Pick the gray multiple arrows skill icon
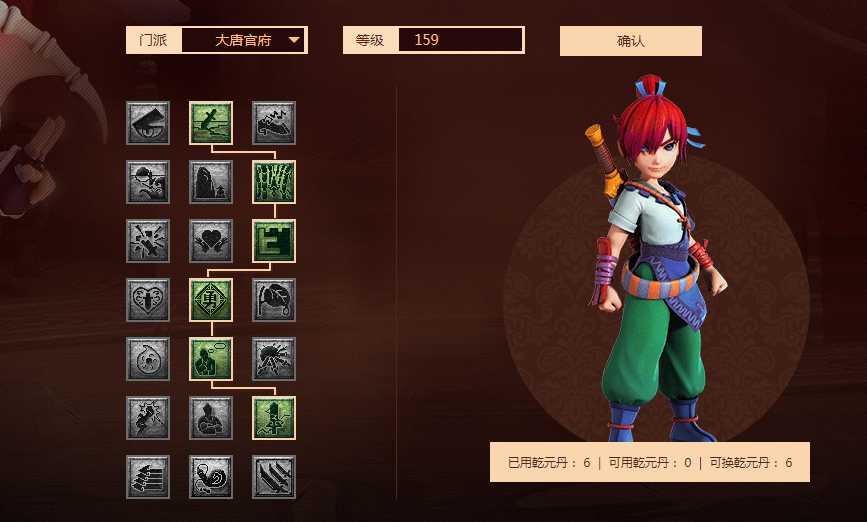The height and width of the screenshot is (522, 867). pos(148,477)
